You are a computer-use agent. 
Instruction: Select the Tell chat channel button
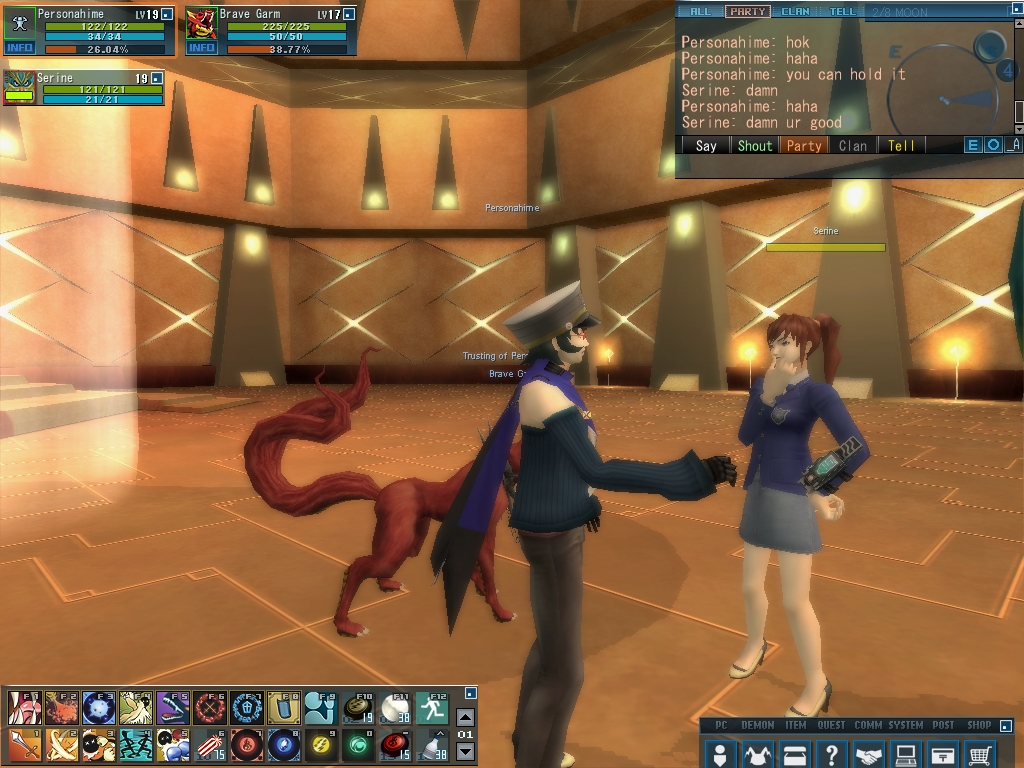pyautogui.click(x=901, y=145)
